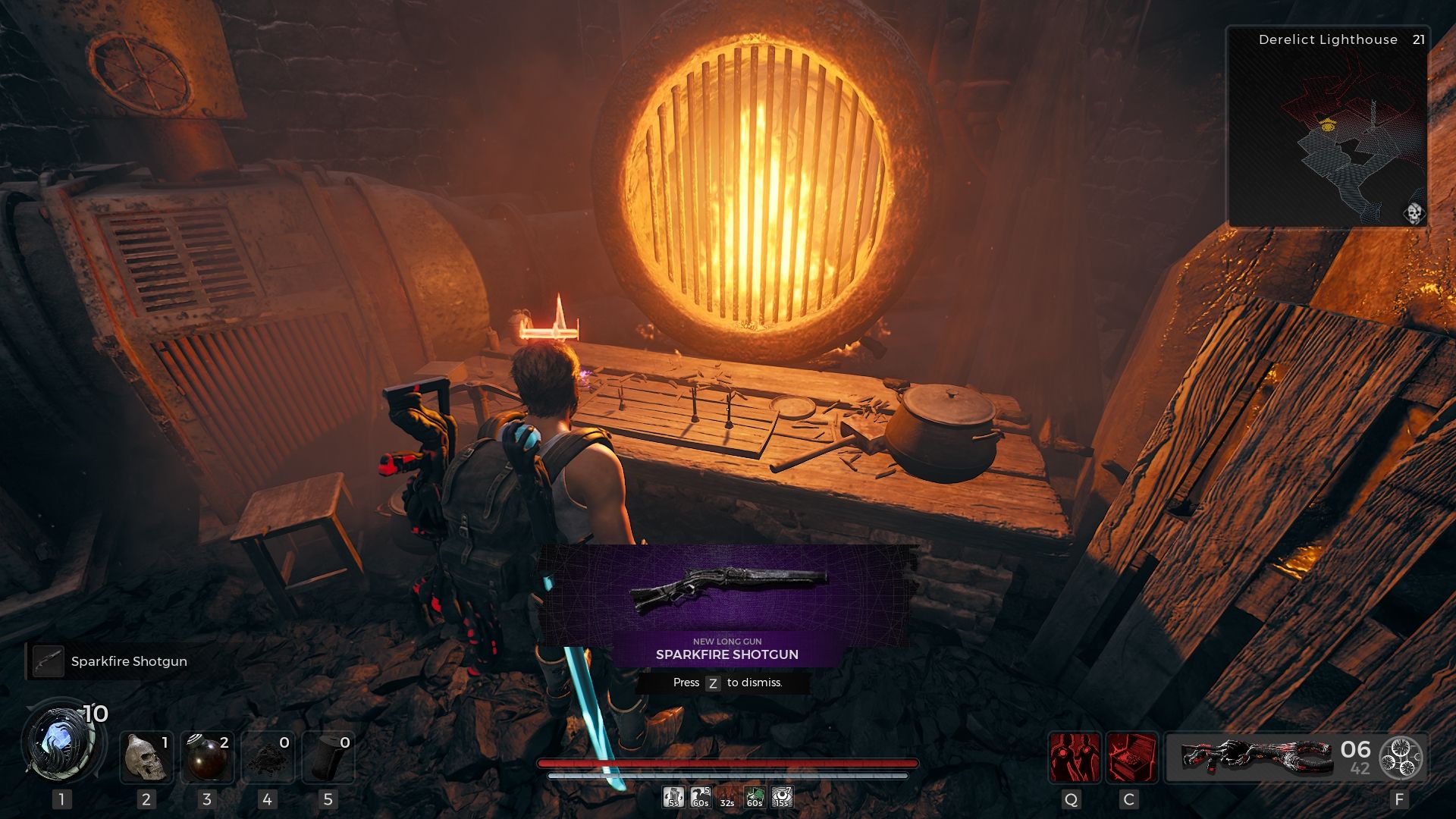Image resolution: width=1456 pixels, height=819 pixels.
Task: Select the dark red potion flask slot
Action: pos(207,757)
